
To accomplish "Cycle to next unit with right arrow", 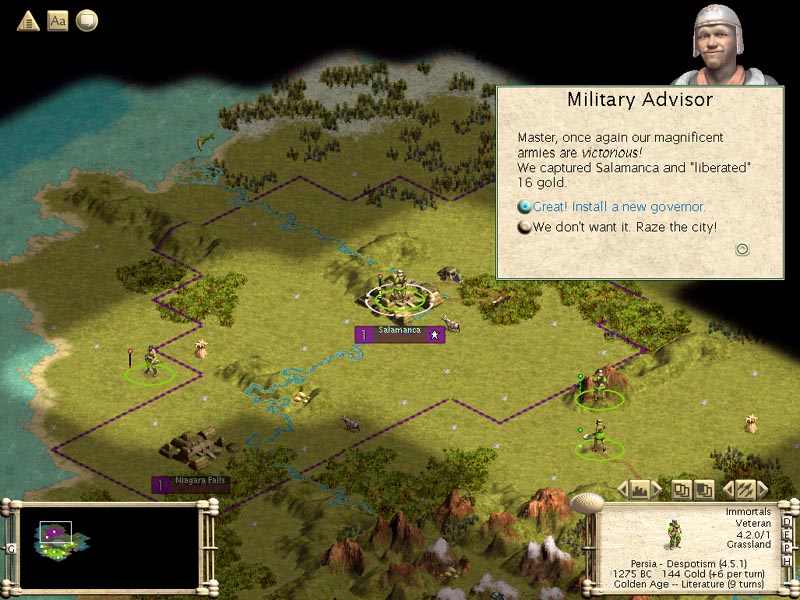I will tap(763, 489).
